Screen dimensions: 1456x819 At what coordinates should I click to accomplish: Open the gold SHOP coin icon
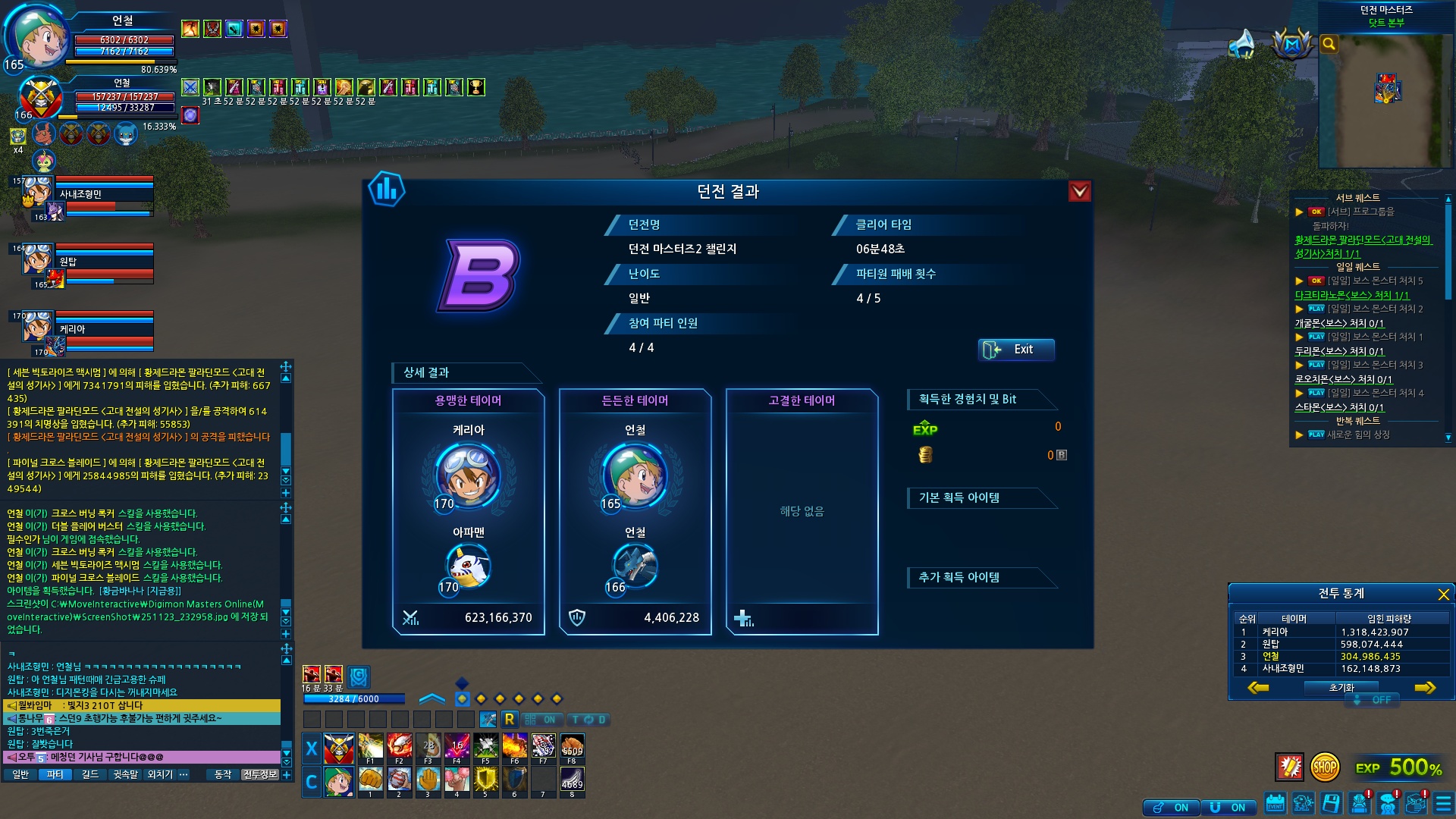coord(1324,767)
